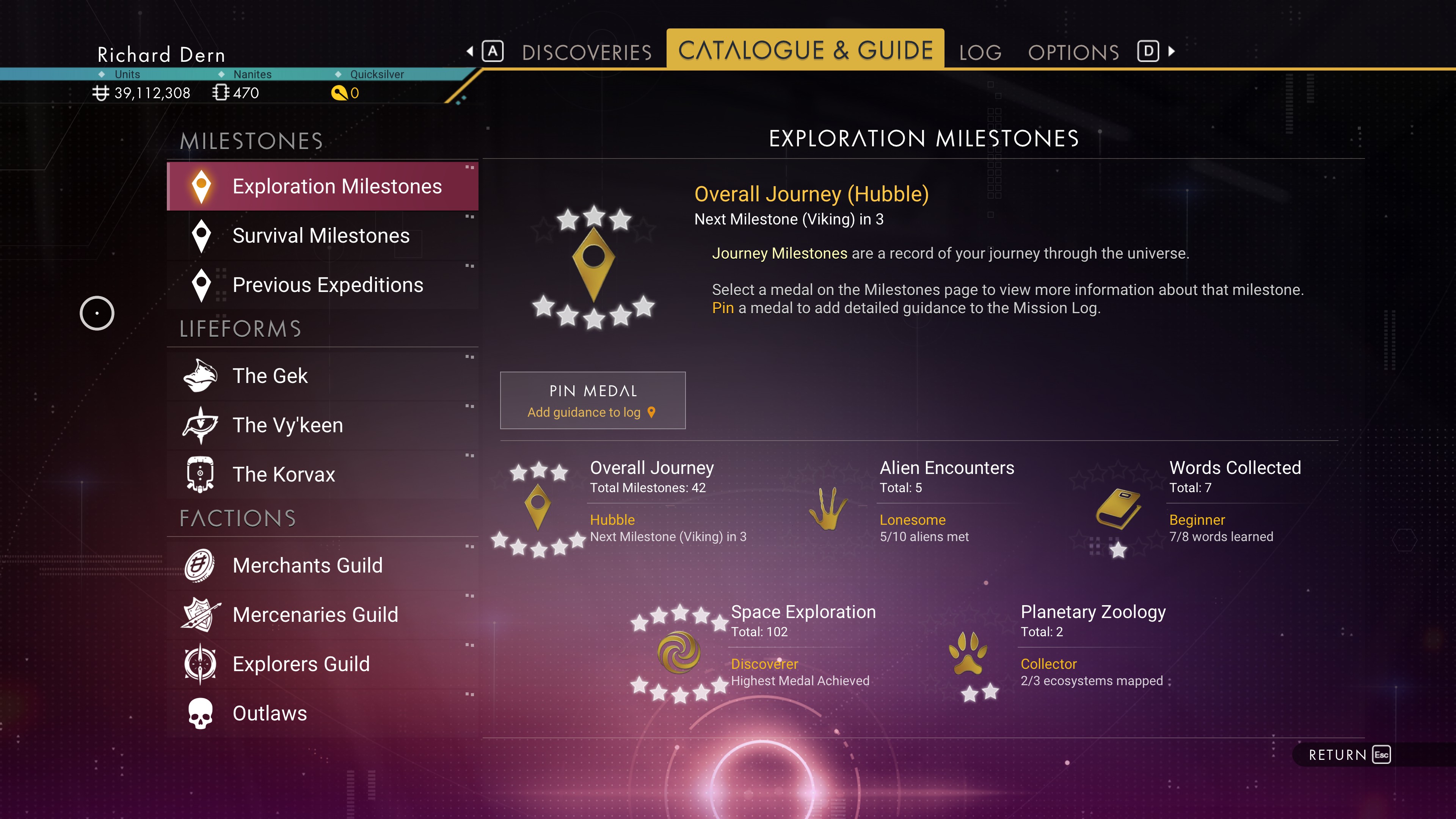Choose The Vy'keen lifeform entry
1456x819 pixels.
tap(322, 425)
